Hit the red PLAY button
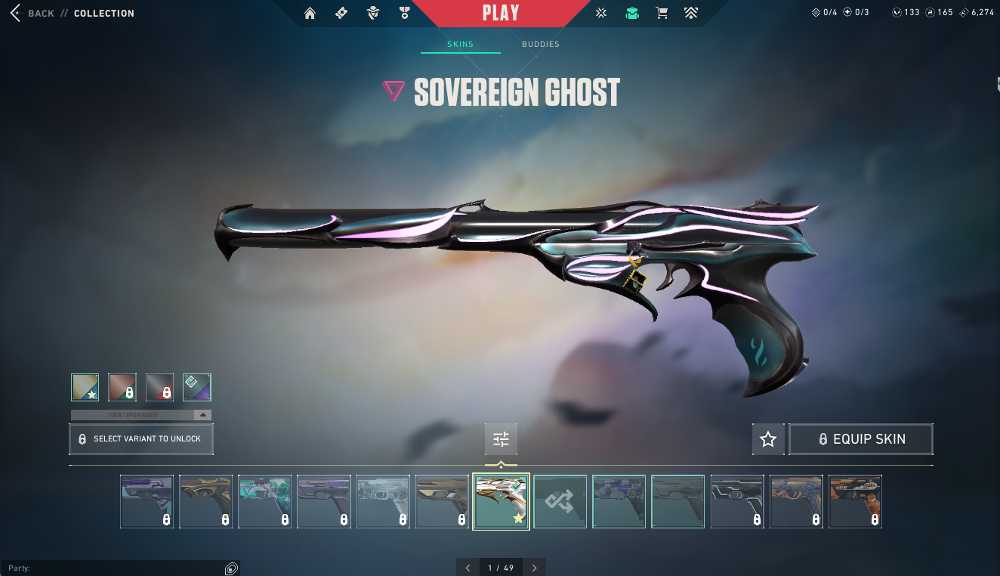The height and width of the screenshot is (576, 1000). pyautogui.click(x=500, y=13)
